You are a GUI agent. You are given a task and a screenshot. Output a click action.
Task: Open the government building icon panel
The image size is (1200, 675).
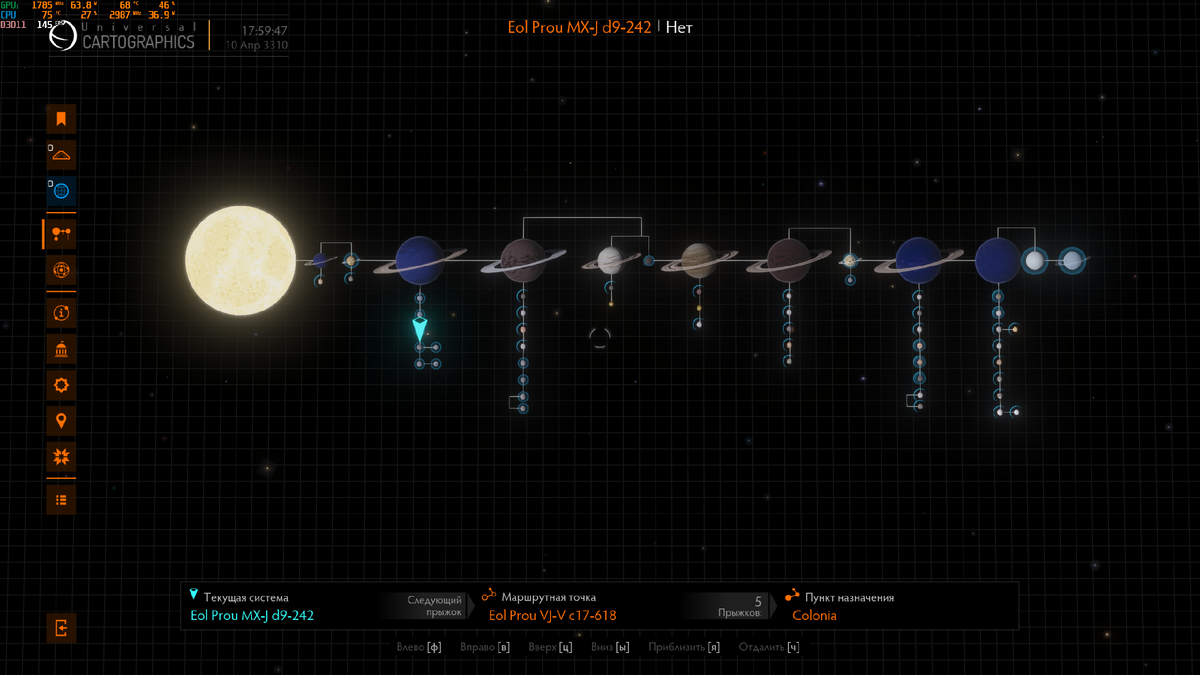pos(61,349)
